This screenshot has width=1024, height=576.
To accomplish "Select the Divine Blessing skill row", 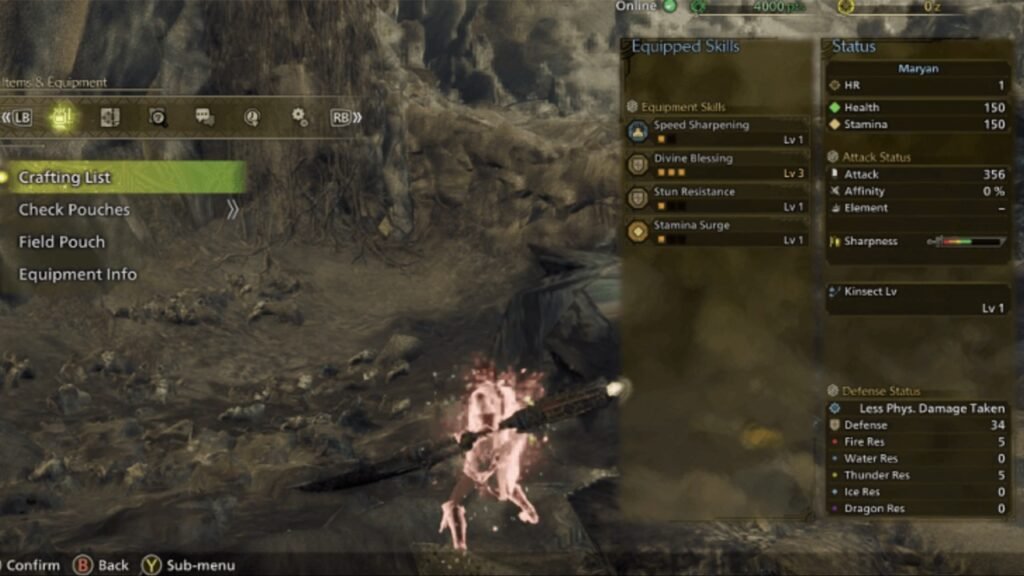I will 717,165.
